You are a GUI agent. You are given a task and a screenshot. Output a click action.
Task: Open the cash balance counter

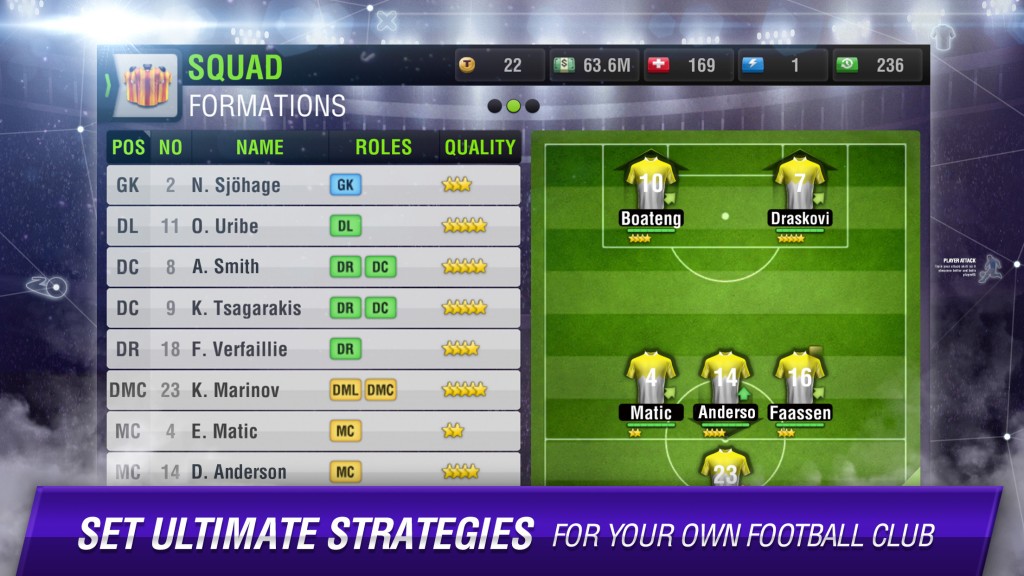[x=594, y=65]
